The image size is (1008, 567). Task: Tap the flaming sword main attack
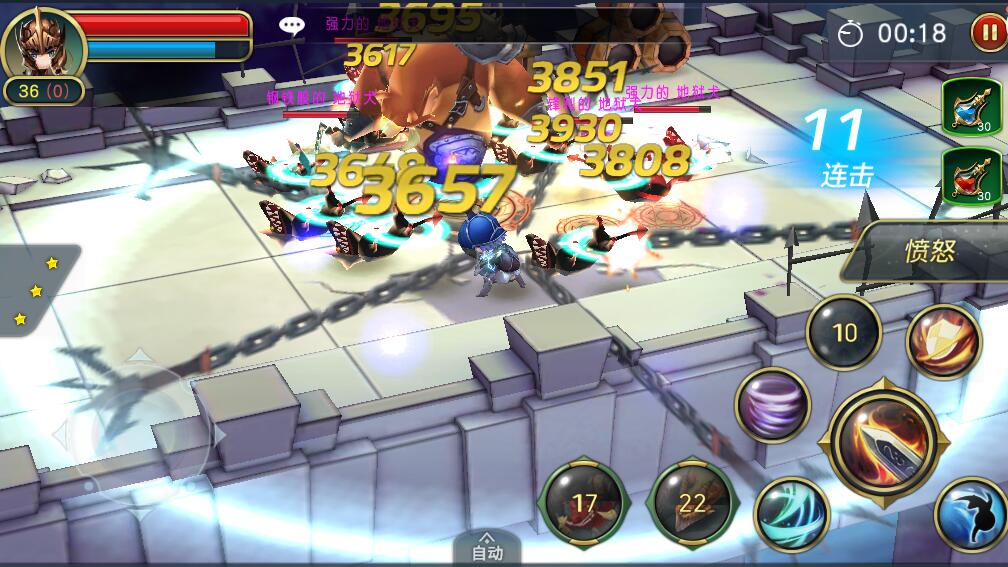(884, 442)
